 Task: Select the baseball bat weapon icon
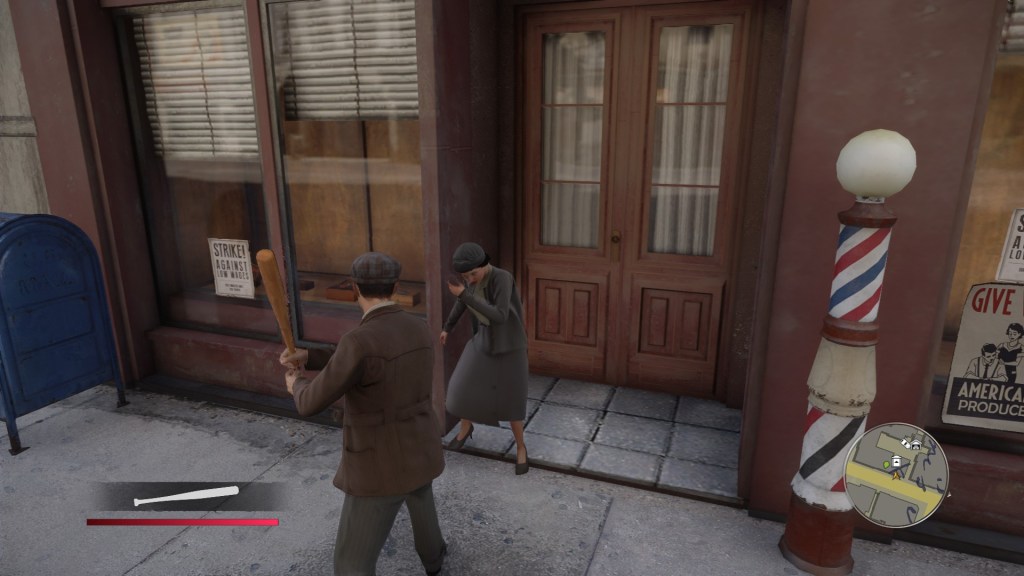(187, 495)
